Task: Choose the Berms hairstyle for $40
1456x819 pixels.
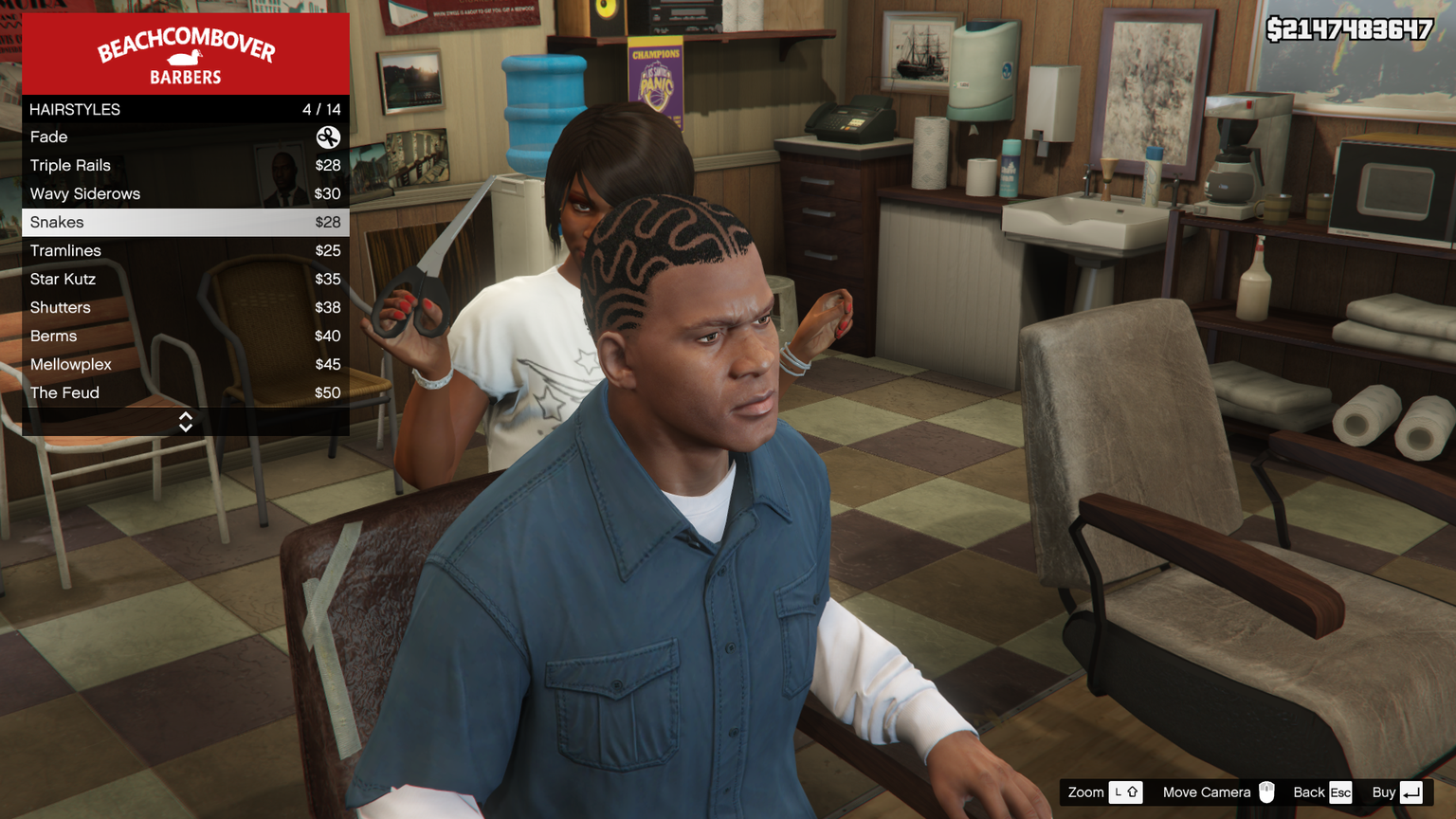Action: (x=185, y=337)
